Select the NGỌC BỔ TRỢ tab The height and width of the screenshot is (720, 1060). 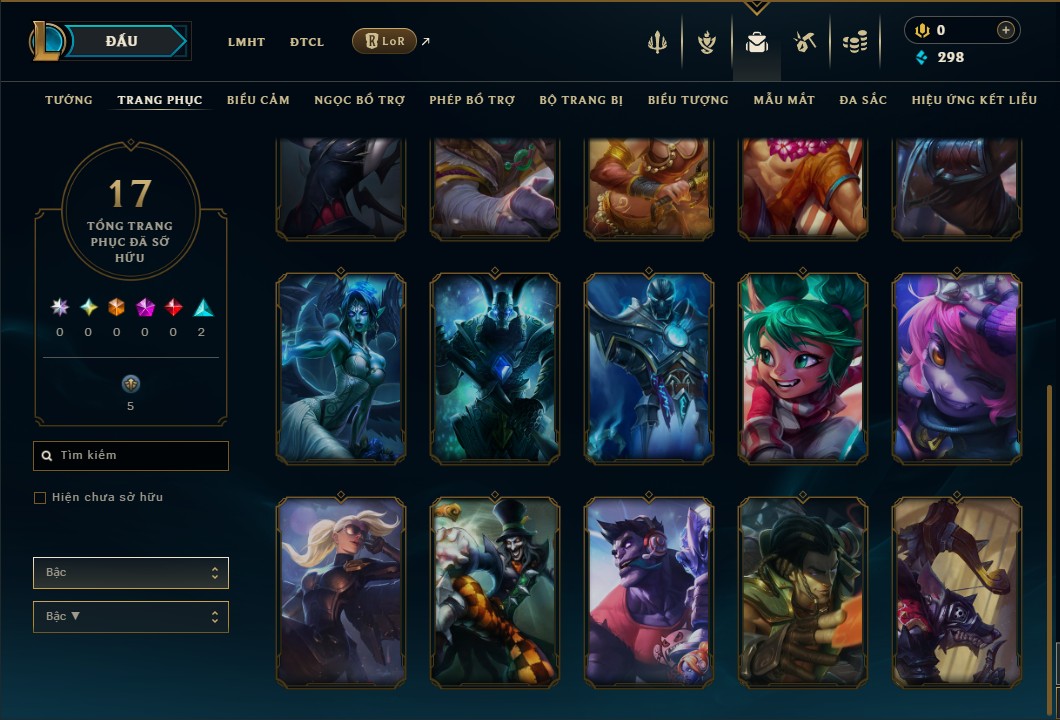coord(359,100)
